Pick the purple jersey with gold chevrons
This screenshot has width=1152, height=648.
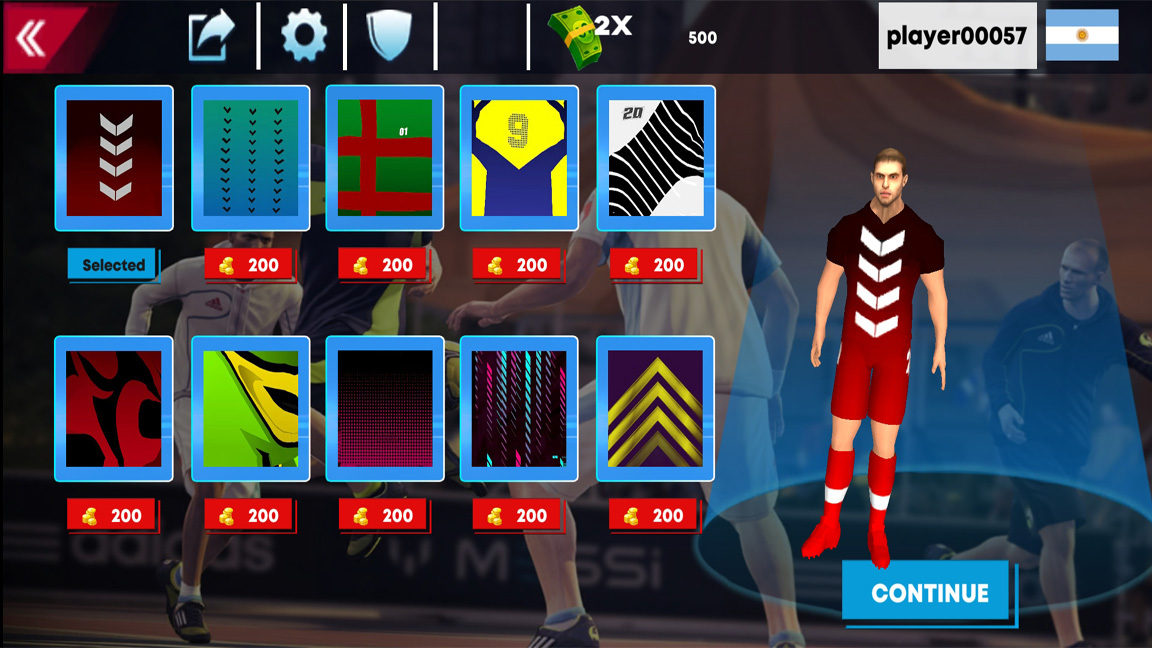click(656, 409)
